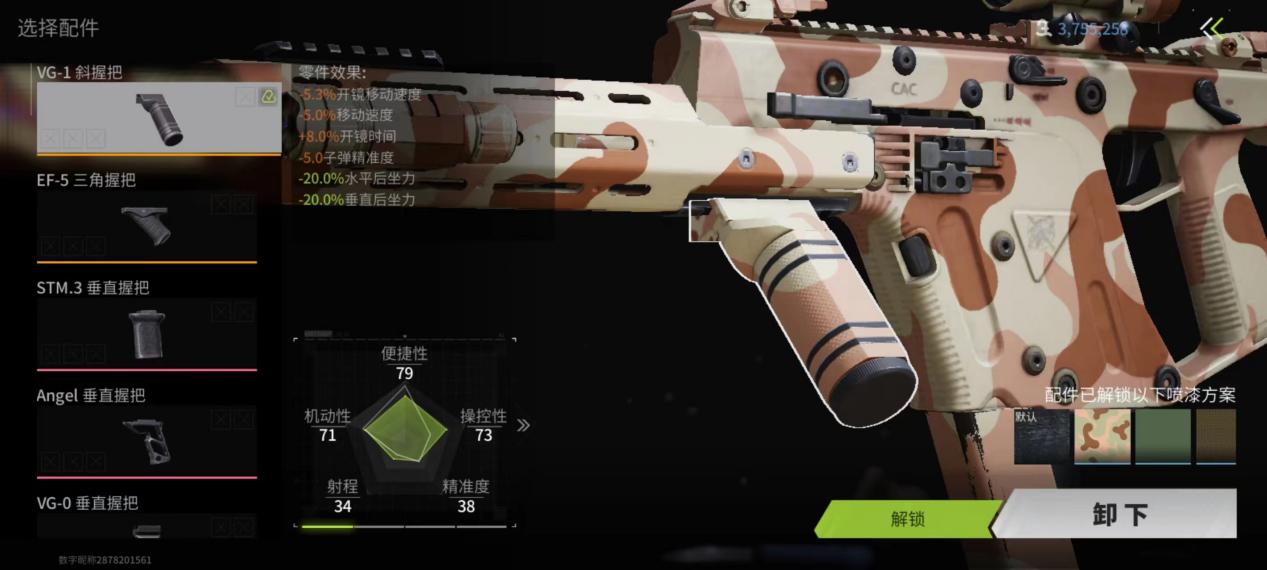The width and height of the screenshot is (1267, 570).
Task: Choose the EF-5 三角握把 grip
Action: (147, 225)
